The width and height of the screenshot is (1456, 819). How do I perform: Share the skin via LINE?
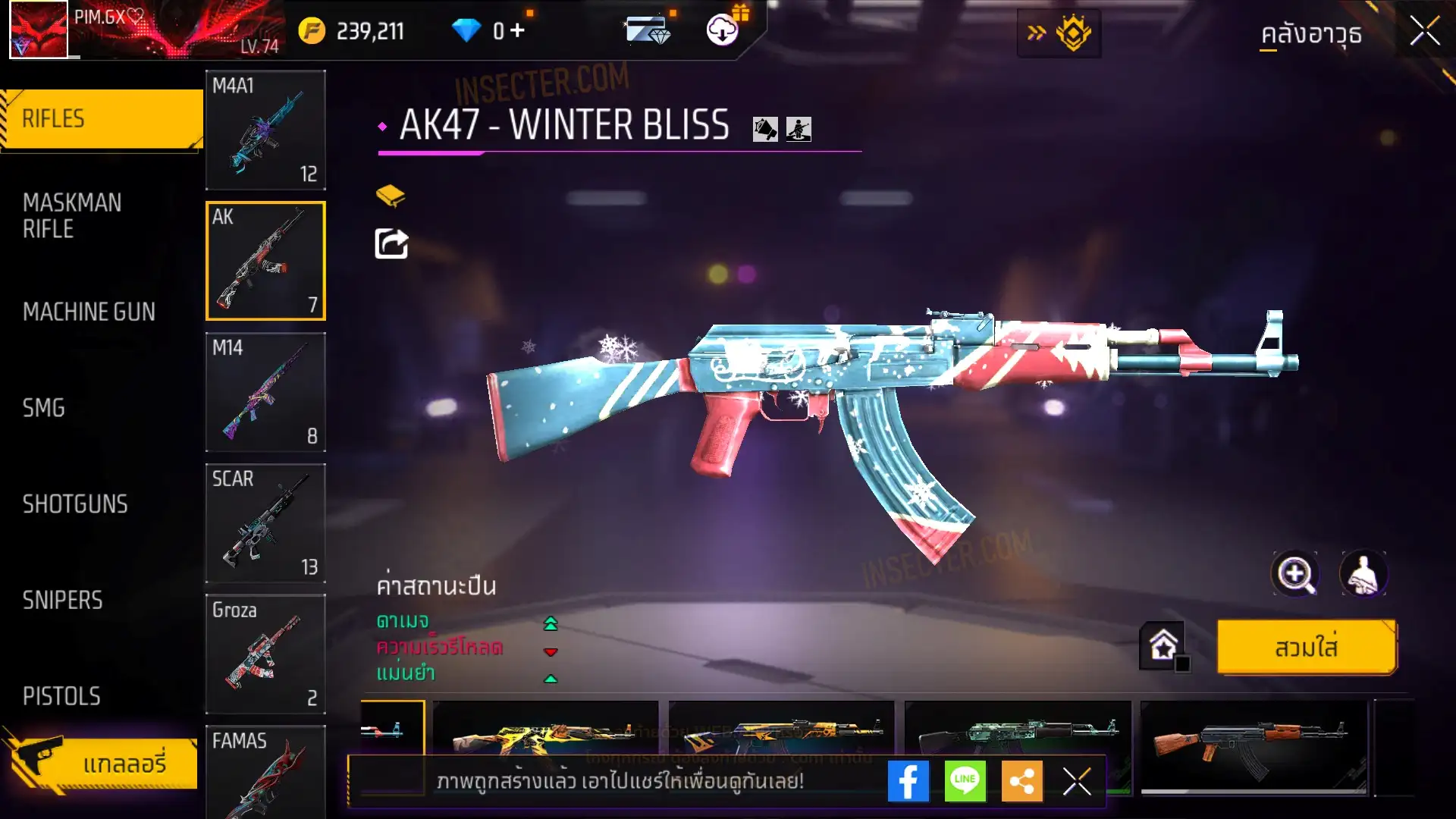(965, 781)
